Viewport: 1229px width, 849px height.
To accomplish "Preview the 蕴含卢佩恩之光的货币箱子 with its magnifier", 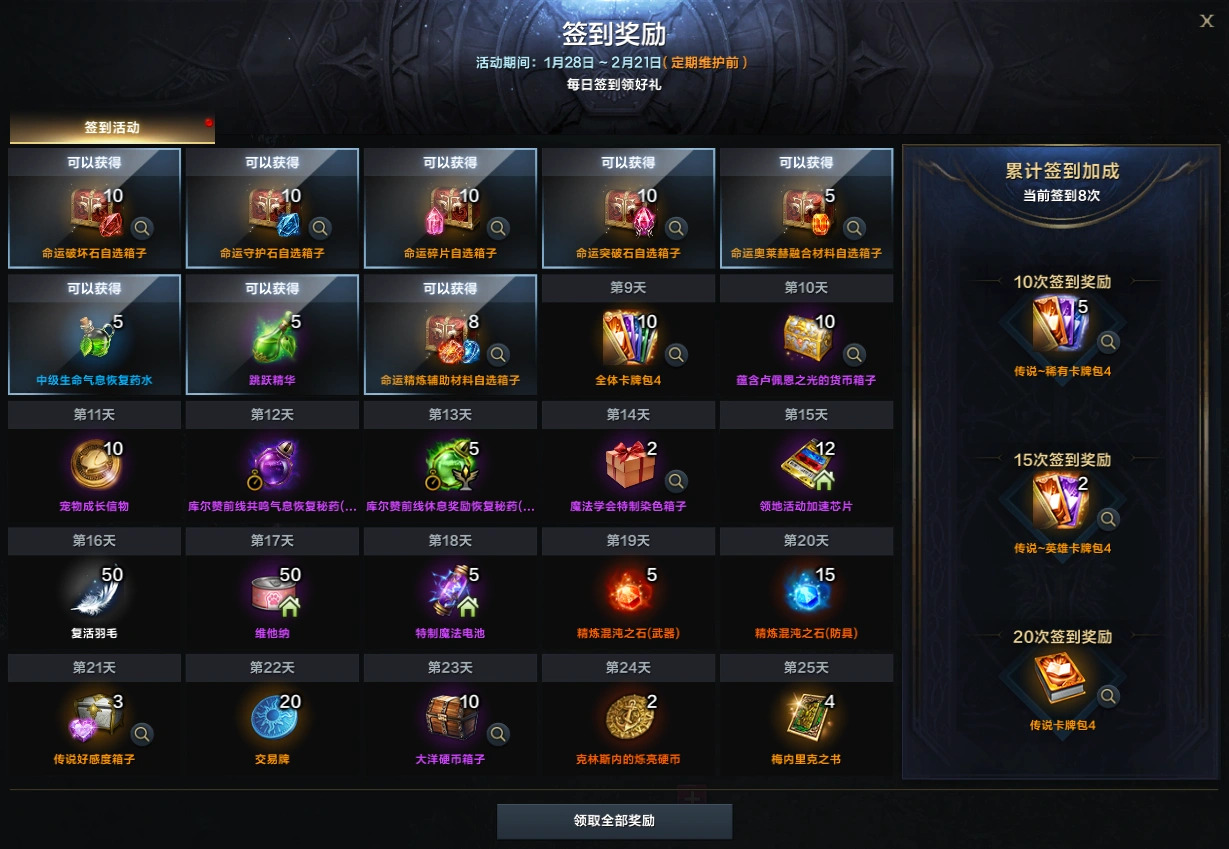I will tap(854, 354).
